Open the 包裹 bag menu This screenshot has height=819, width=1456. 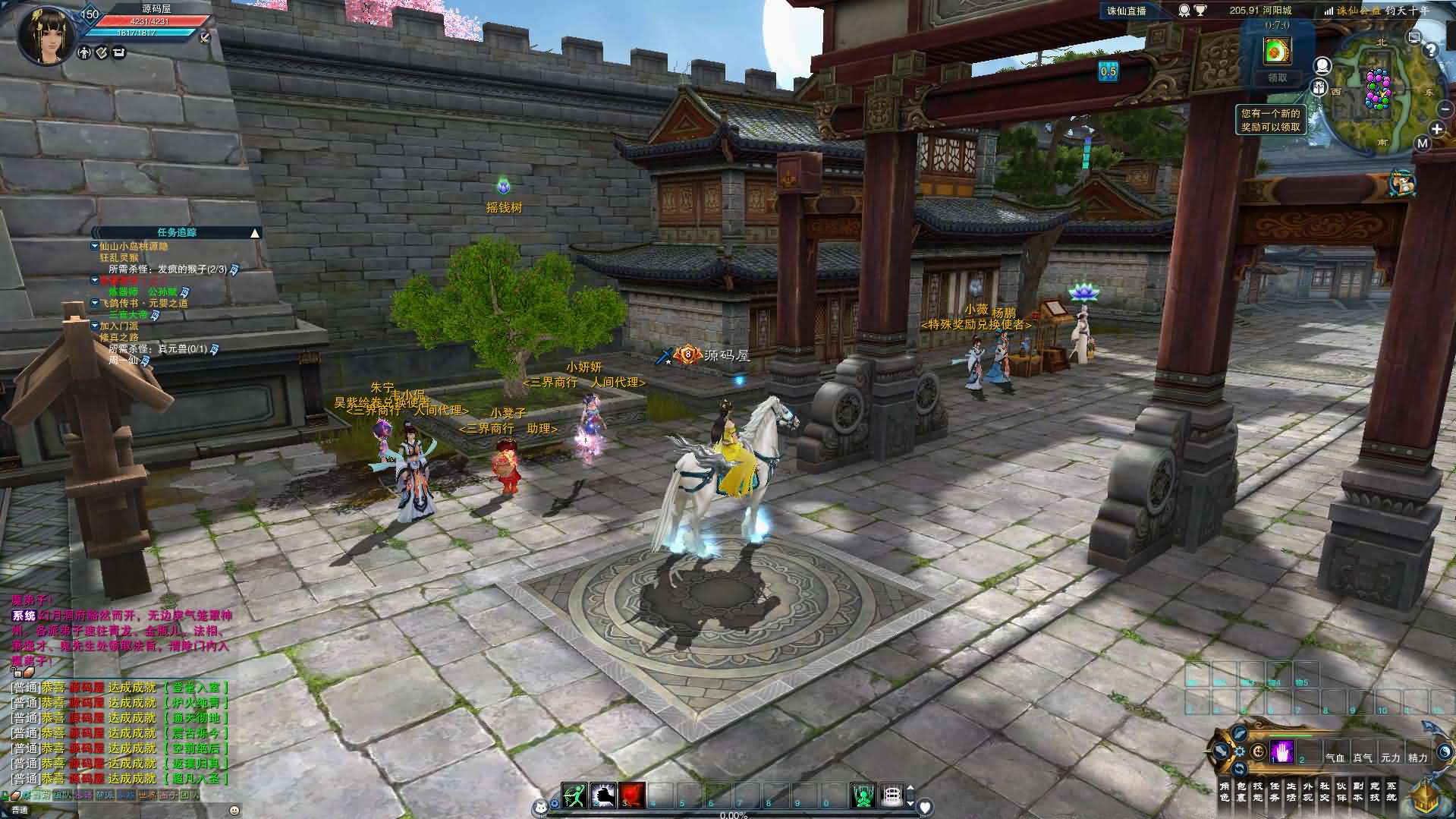point(1241,792)
